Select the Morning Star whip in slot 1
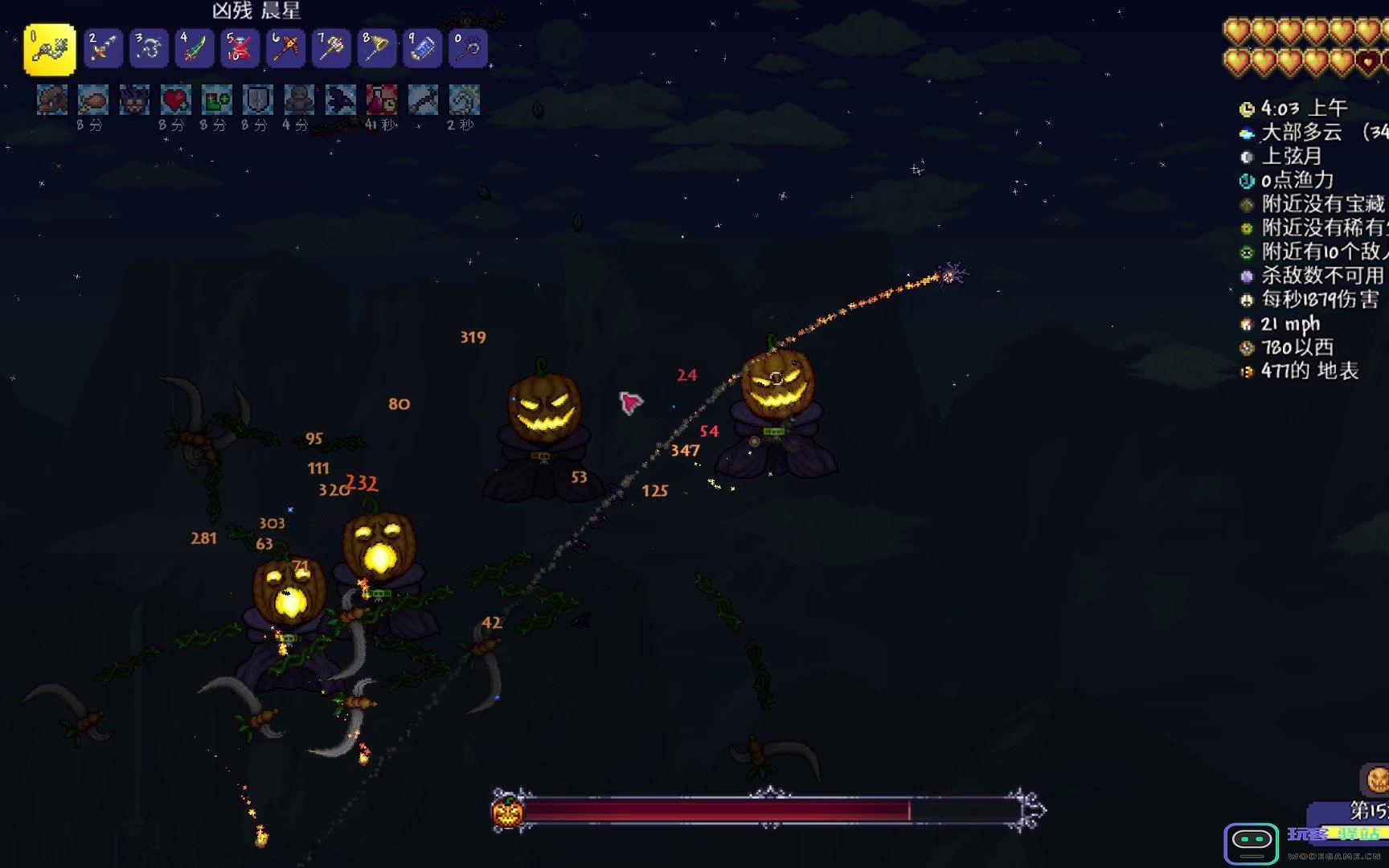This screenshot has height=868, width=1389. tap(50, 49)
